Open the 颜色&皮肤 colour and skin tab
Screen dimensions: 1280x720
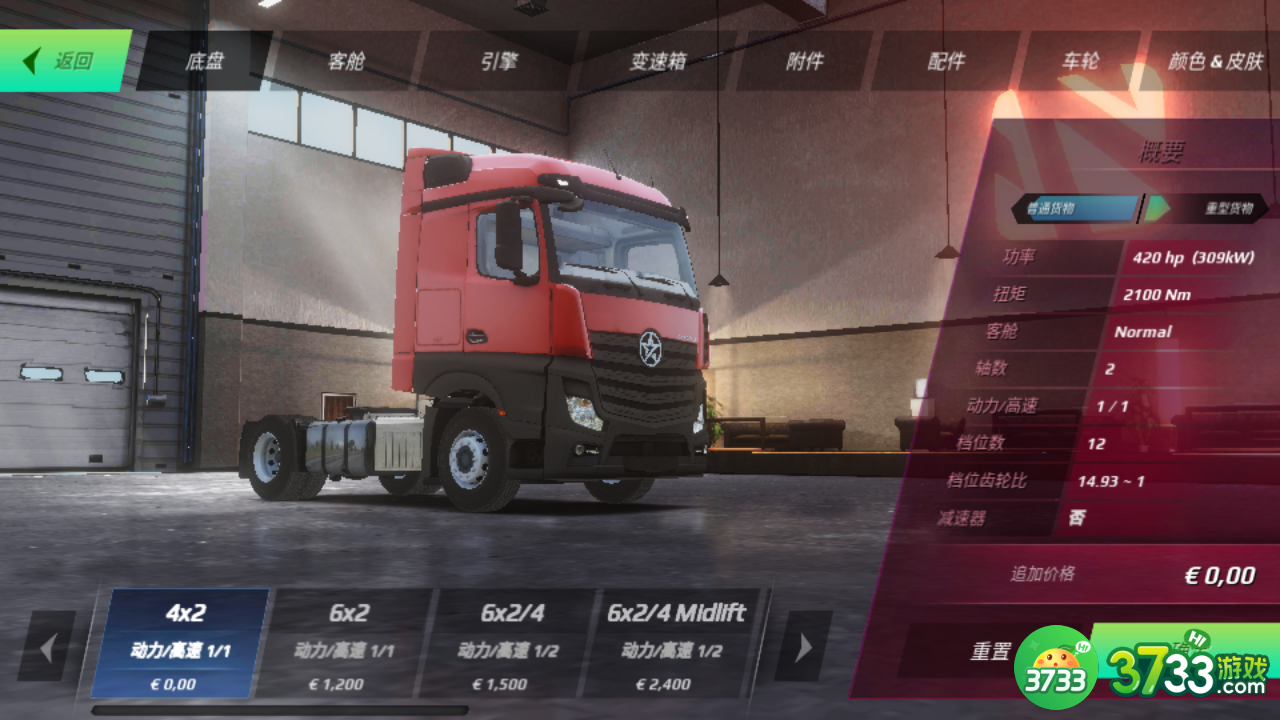click(1215, 61)
